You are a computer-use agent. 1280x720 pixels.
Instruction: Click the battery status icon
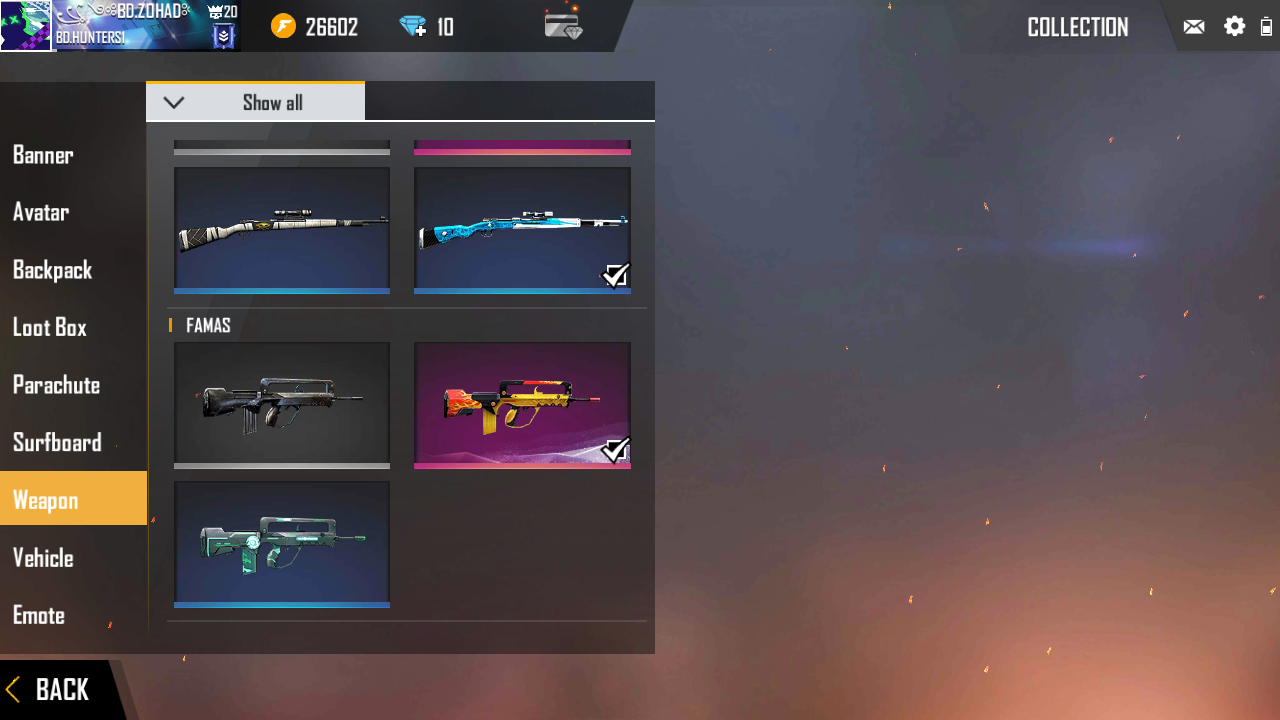pos(1266,26)
